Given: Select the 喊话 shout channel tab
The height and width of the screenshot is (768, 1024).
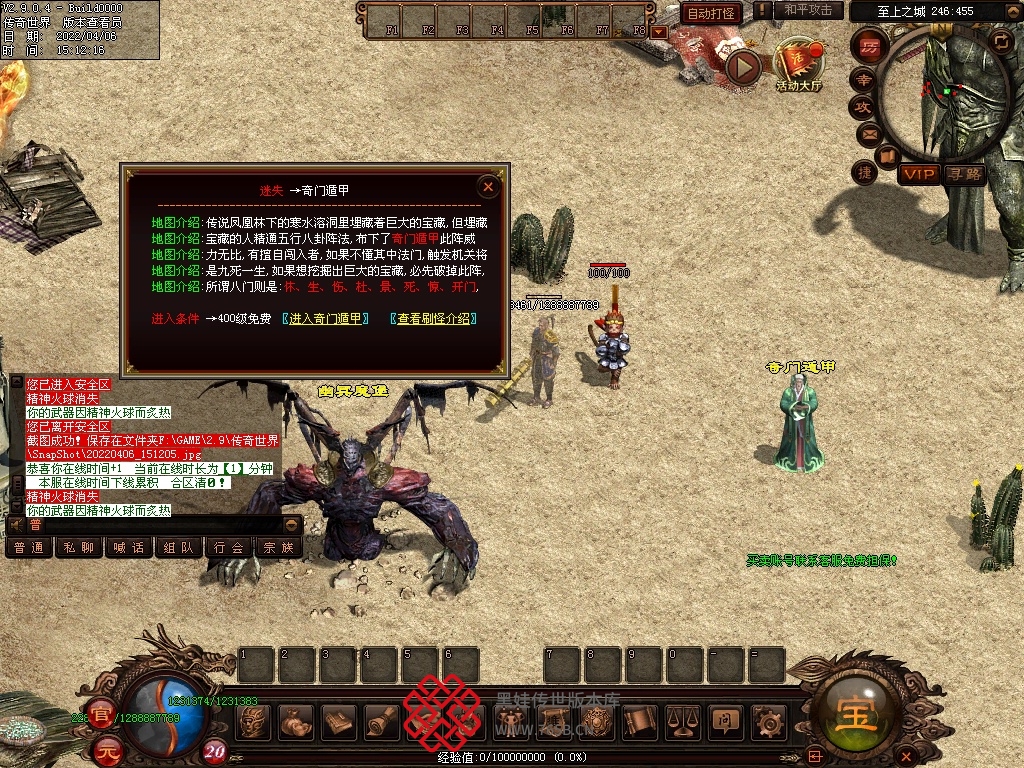Looking at the screenshot, I should pyautogui.click(x=129, y=548).
